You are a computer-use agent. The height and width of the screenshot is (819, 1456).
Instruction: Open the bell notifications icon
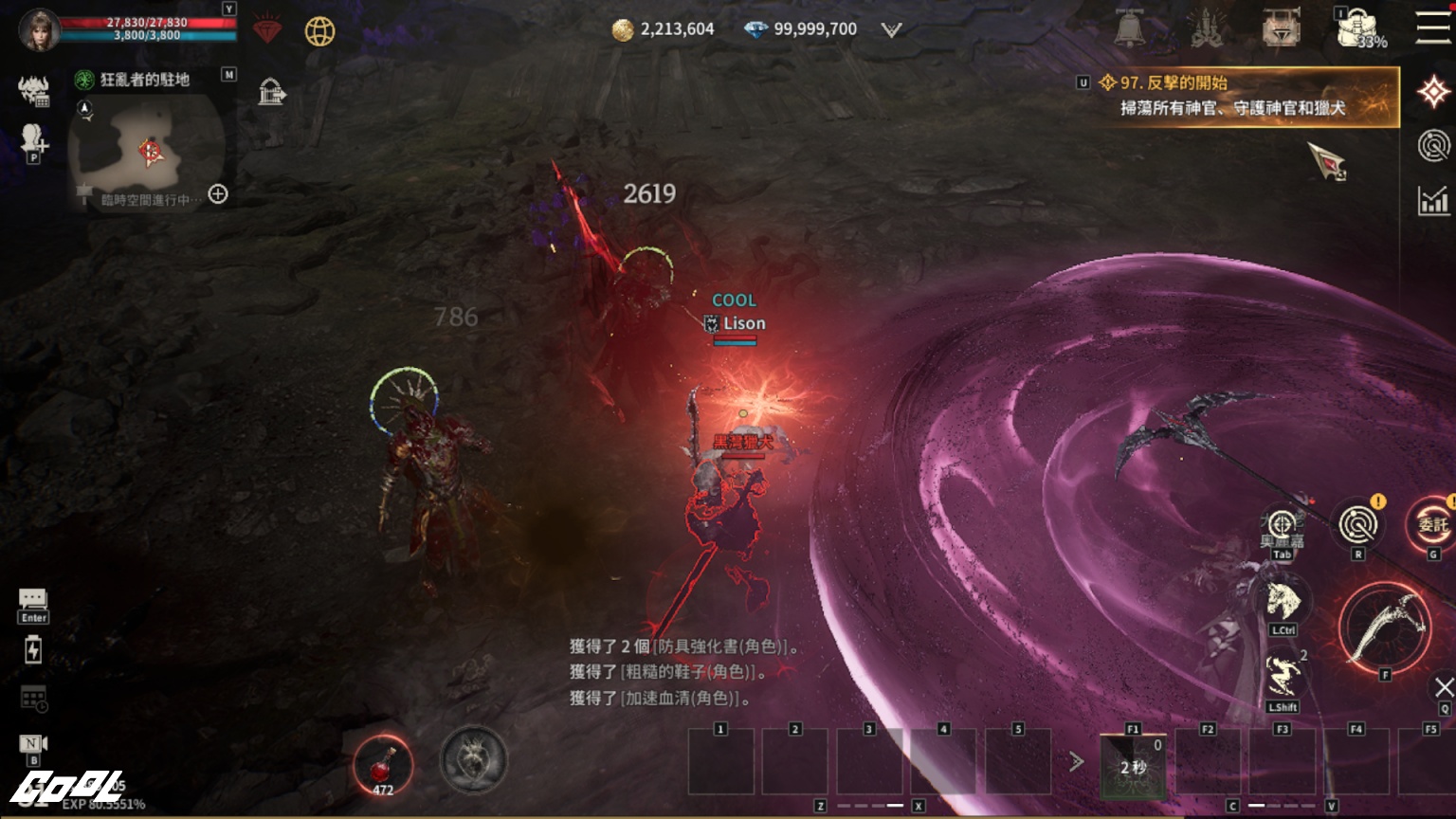[x=1129, y=28]
